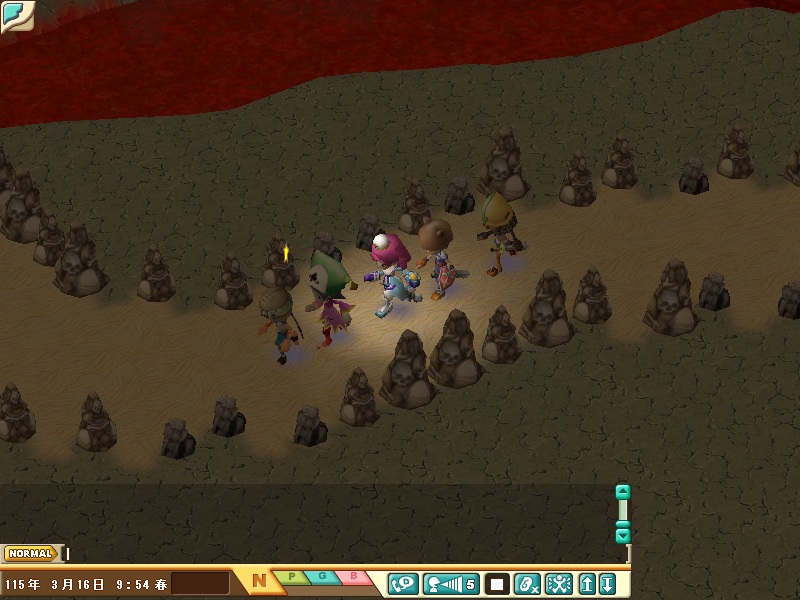Click the white square window button
This screenshot has width=800, height=600.
[497, 583]
